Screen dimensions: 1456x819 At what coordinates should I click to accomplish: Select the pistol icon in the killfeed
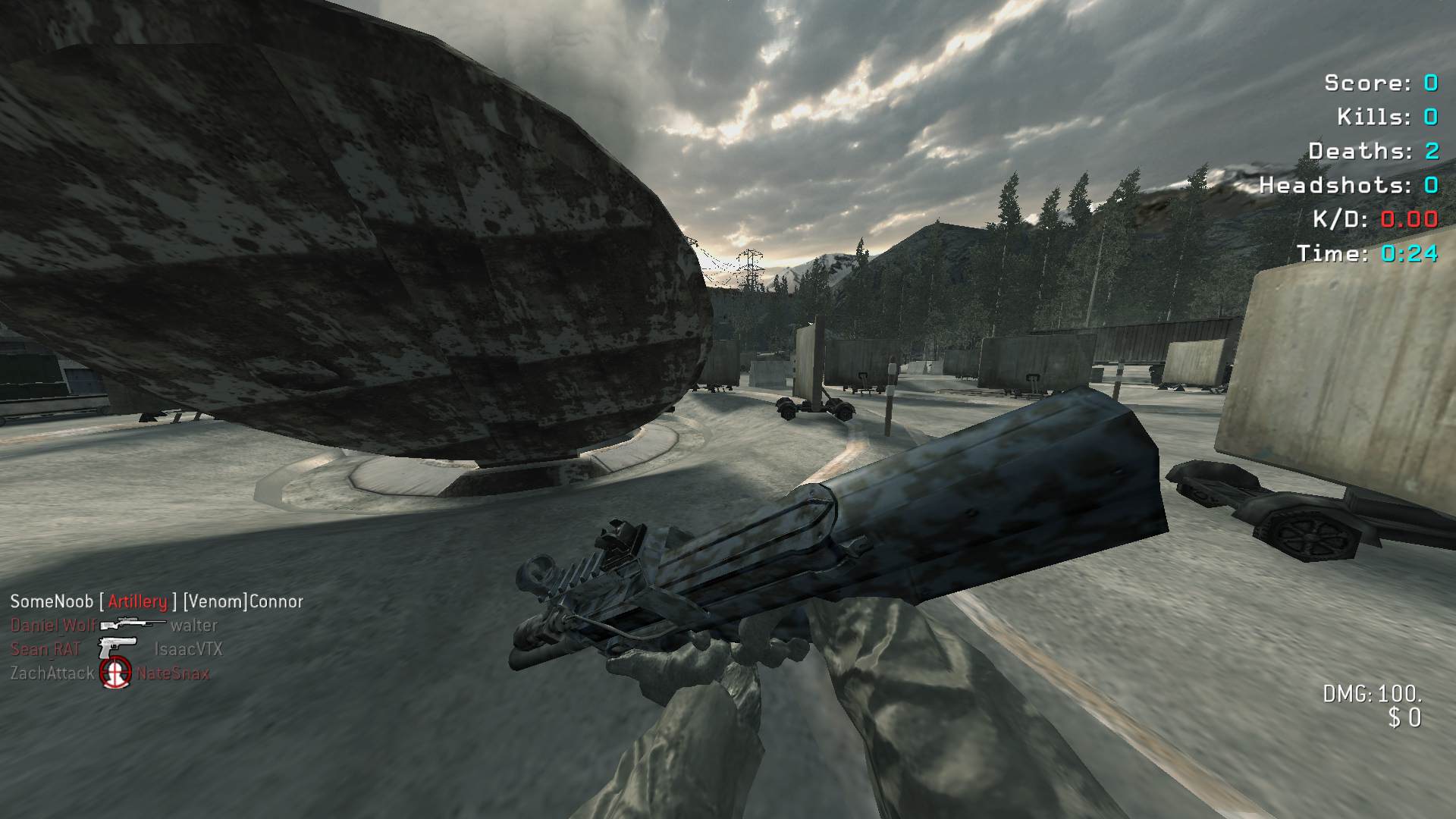click(x=118, y=647)
